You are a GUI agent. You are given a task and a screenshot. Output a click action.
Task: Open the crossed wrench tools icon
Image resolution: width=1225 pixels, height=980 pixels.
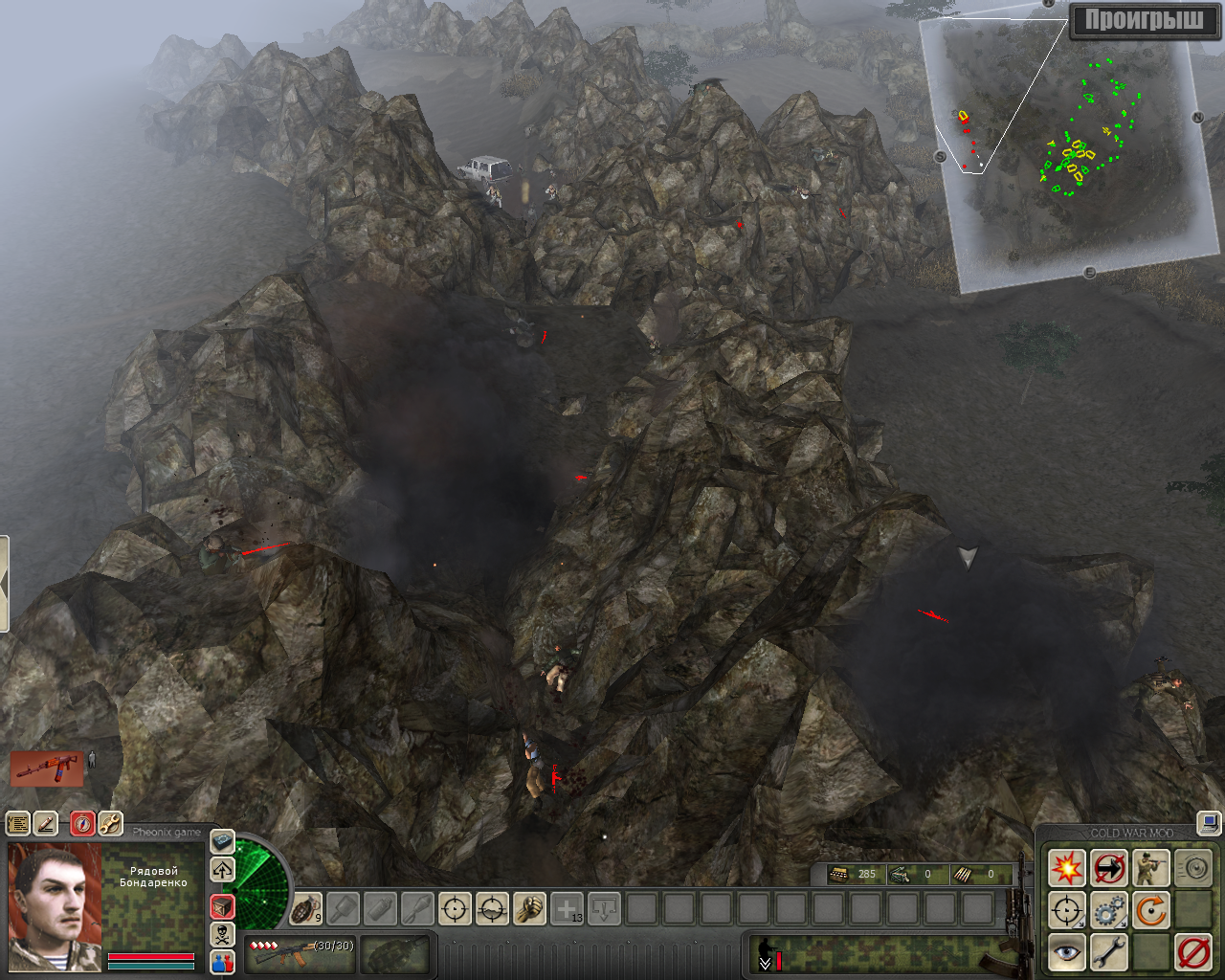pyautogui.click(x=110, y=823)
